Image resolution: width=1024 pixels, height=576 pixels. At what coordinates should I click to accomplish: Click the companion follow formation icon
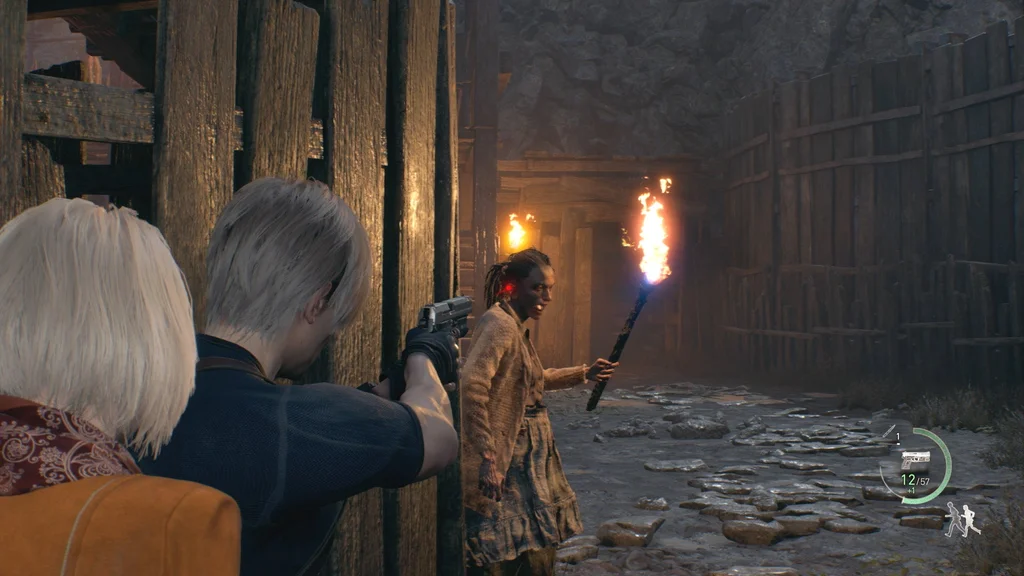[963, 519]
